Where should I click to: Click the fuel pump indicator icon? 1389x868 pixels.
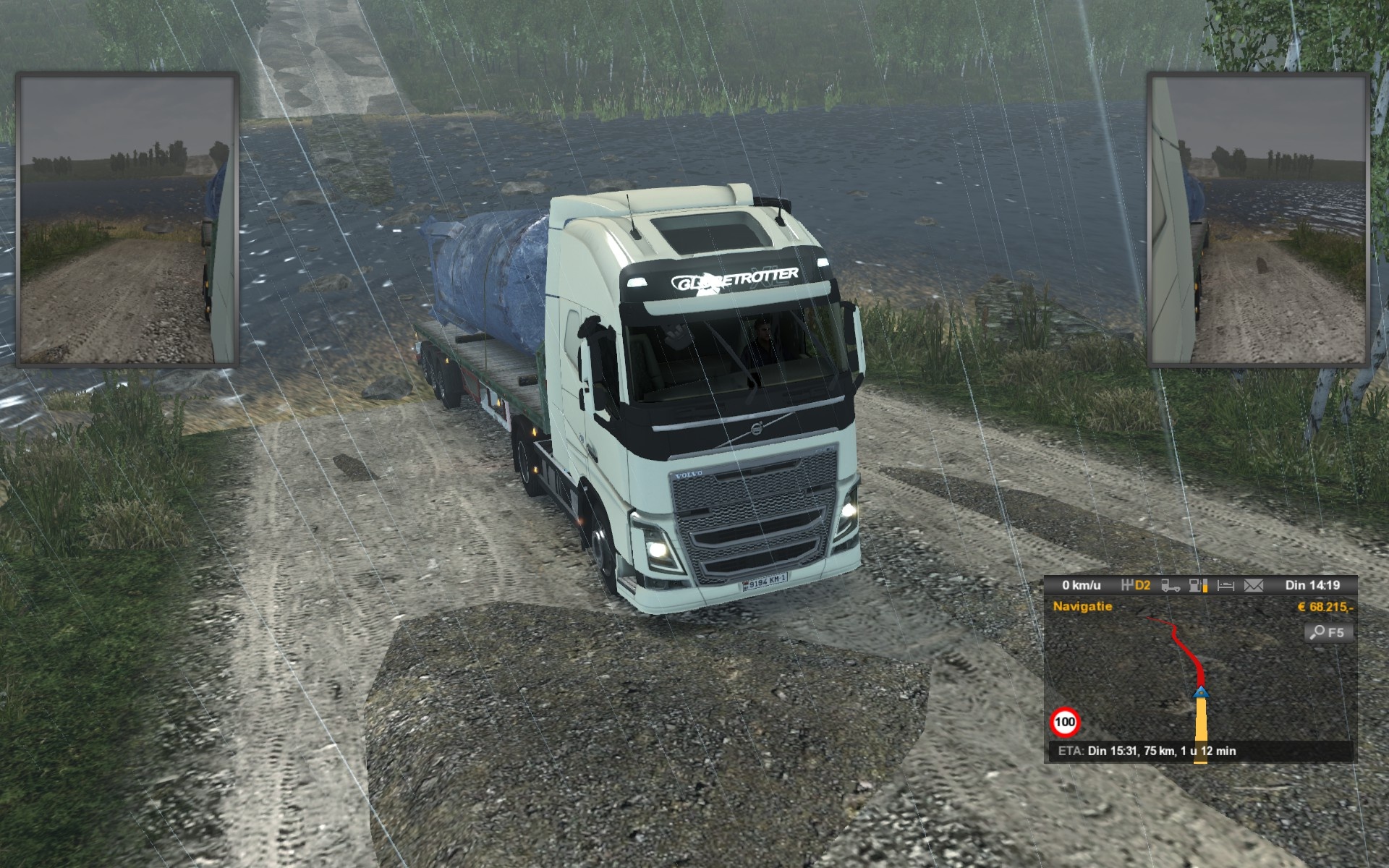point(1198,585)
